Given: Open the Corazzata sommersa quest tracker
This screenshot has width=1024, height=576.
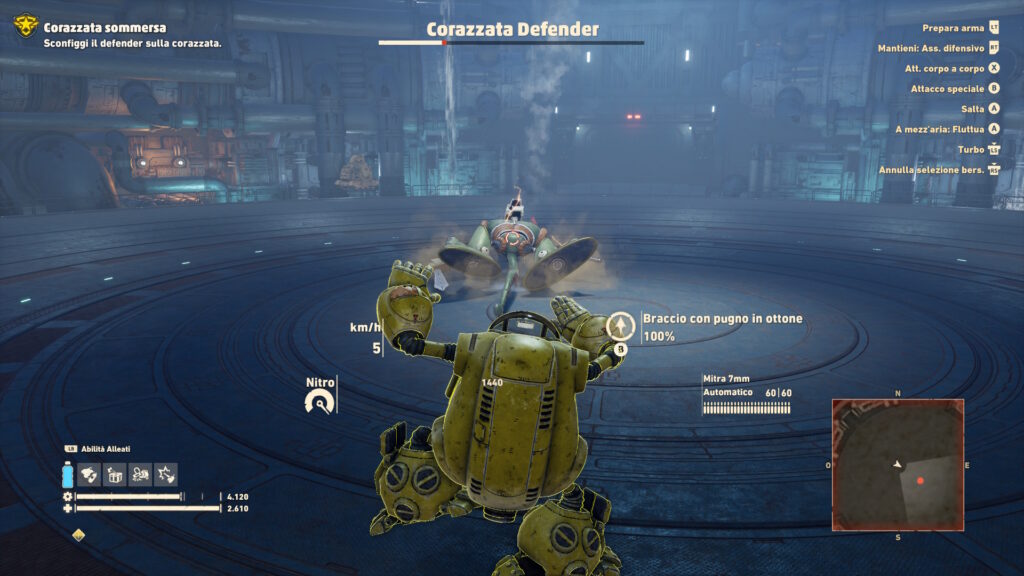Looking at the screenshot, I should tap(105, 28).
